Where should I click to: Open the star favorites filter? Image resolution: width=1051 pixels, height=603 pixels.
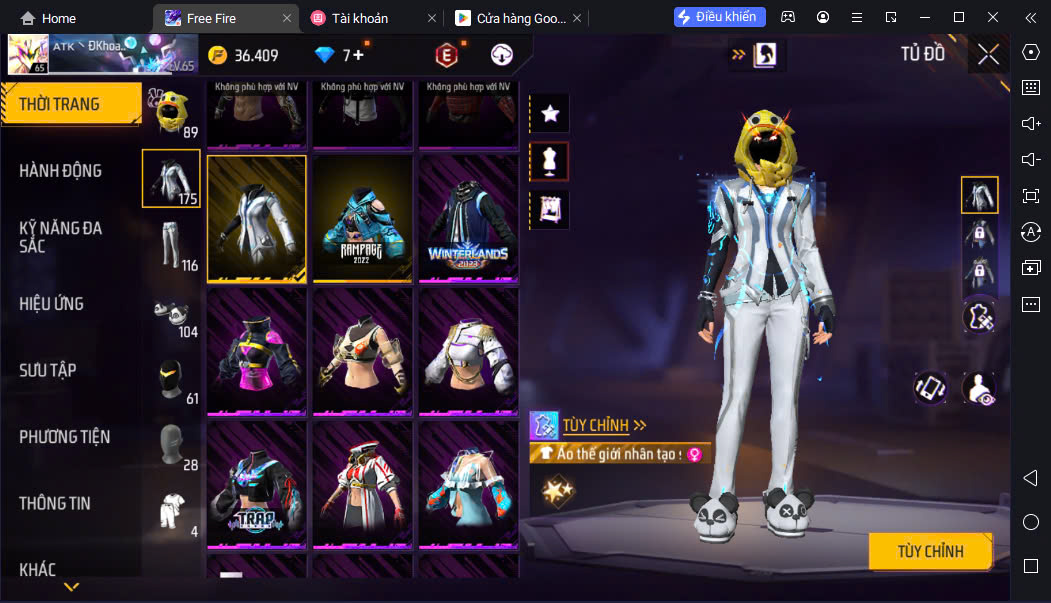tap(549, 113)
